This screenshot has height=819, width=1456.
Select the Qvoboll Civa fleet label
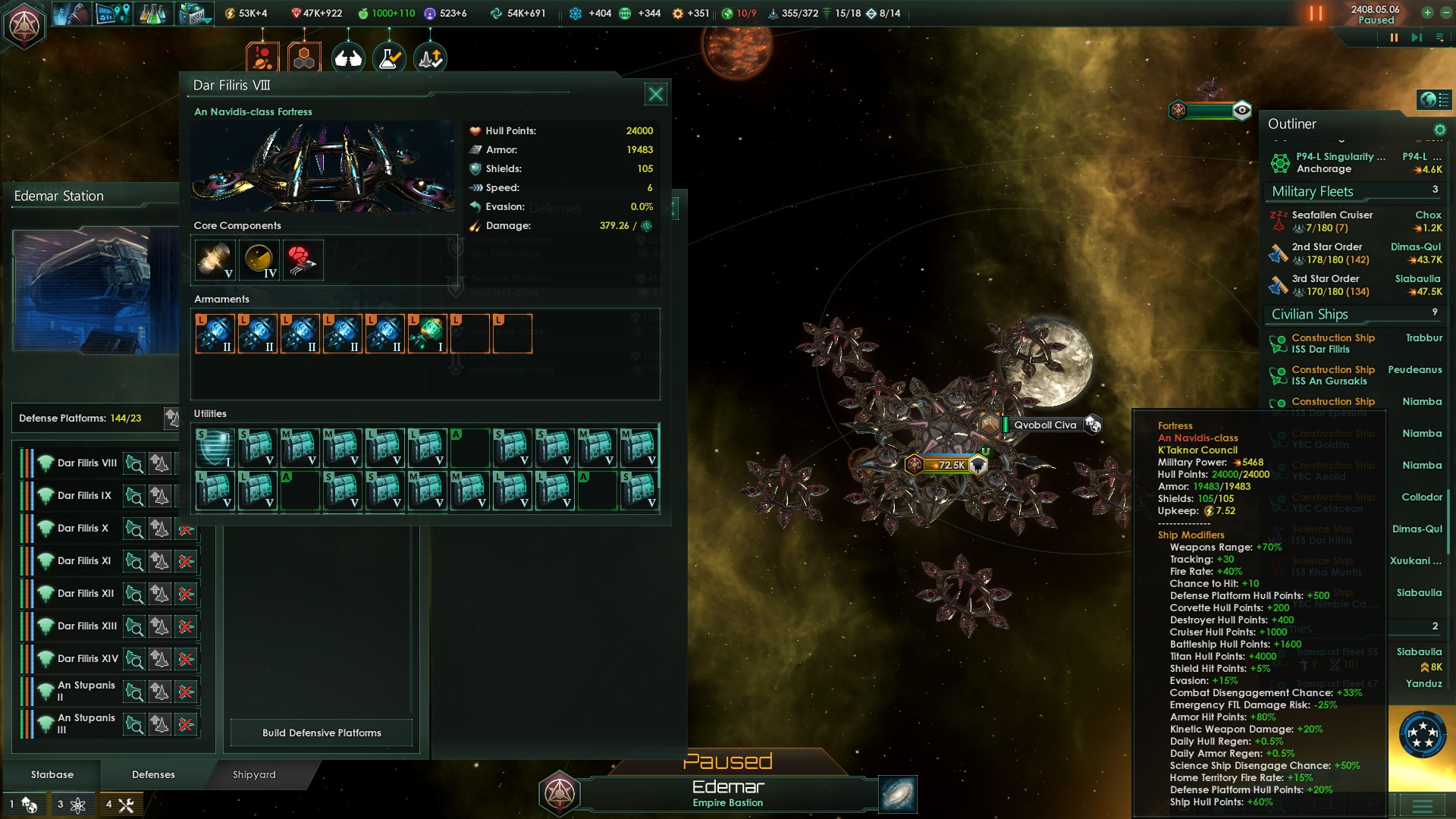1044,424
